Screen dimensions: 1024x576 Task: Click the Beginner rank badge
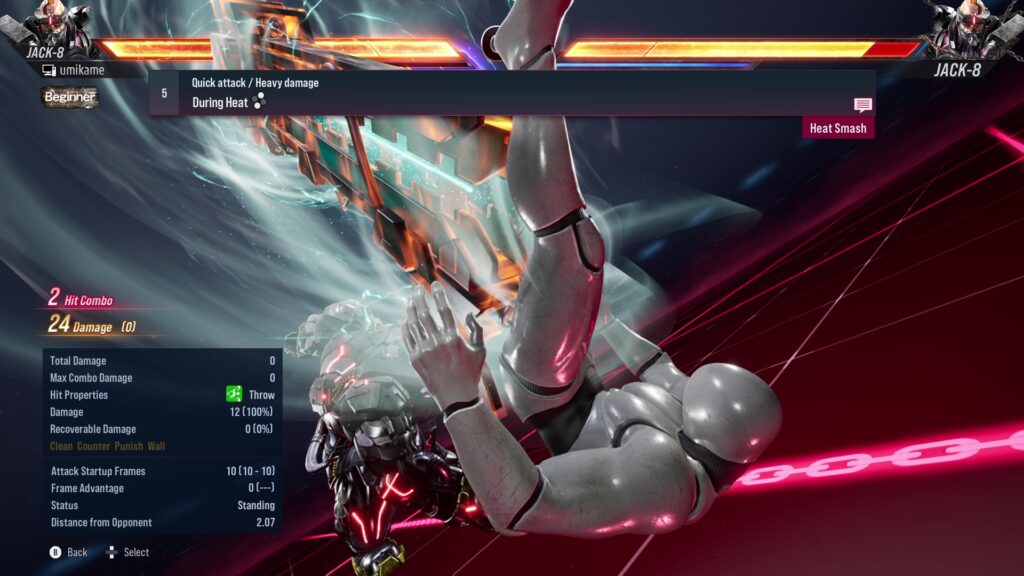(70, 97)
